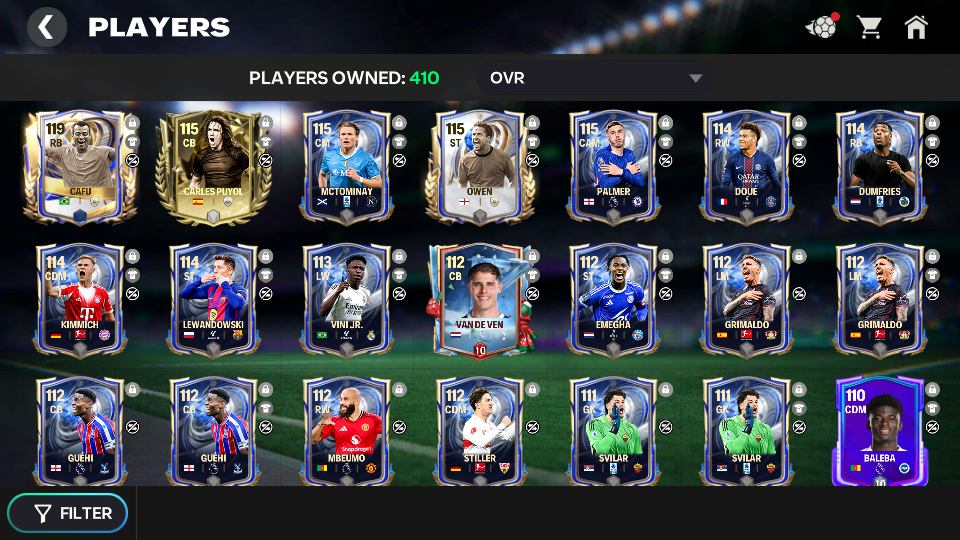Select the Emegha striker card
The height and width of the screenshot is (540, 960).
pos(613,298)
